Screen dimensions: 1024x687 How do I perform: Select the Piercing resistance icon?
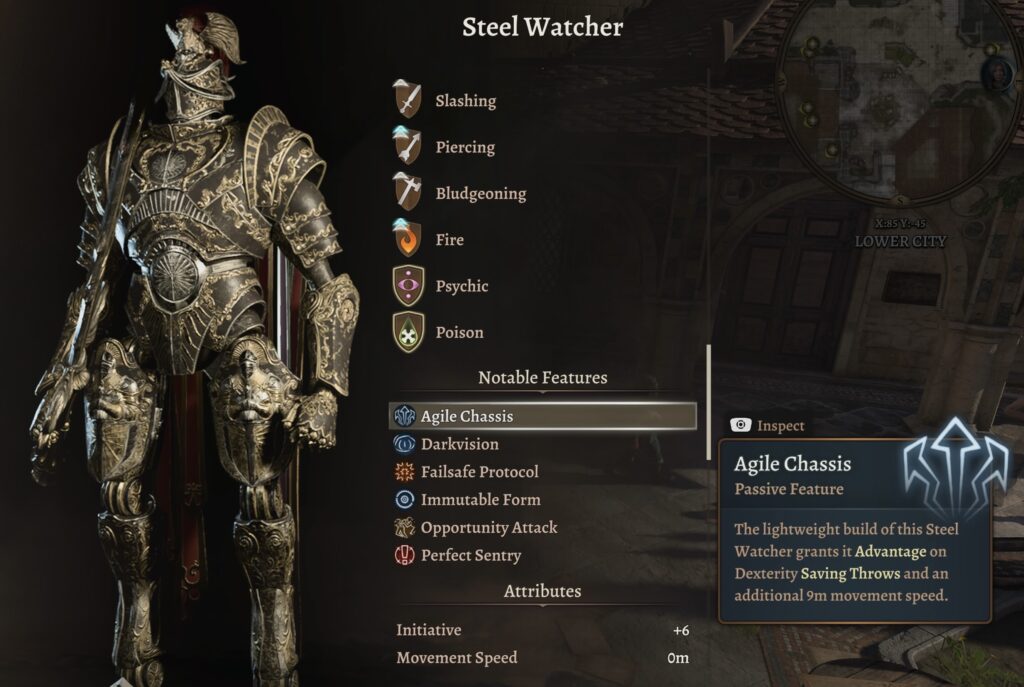point(407,147)
